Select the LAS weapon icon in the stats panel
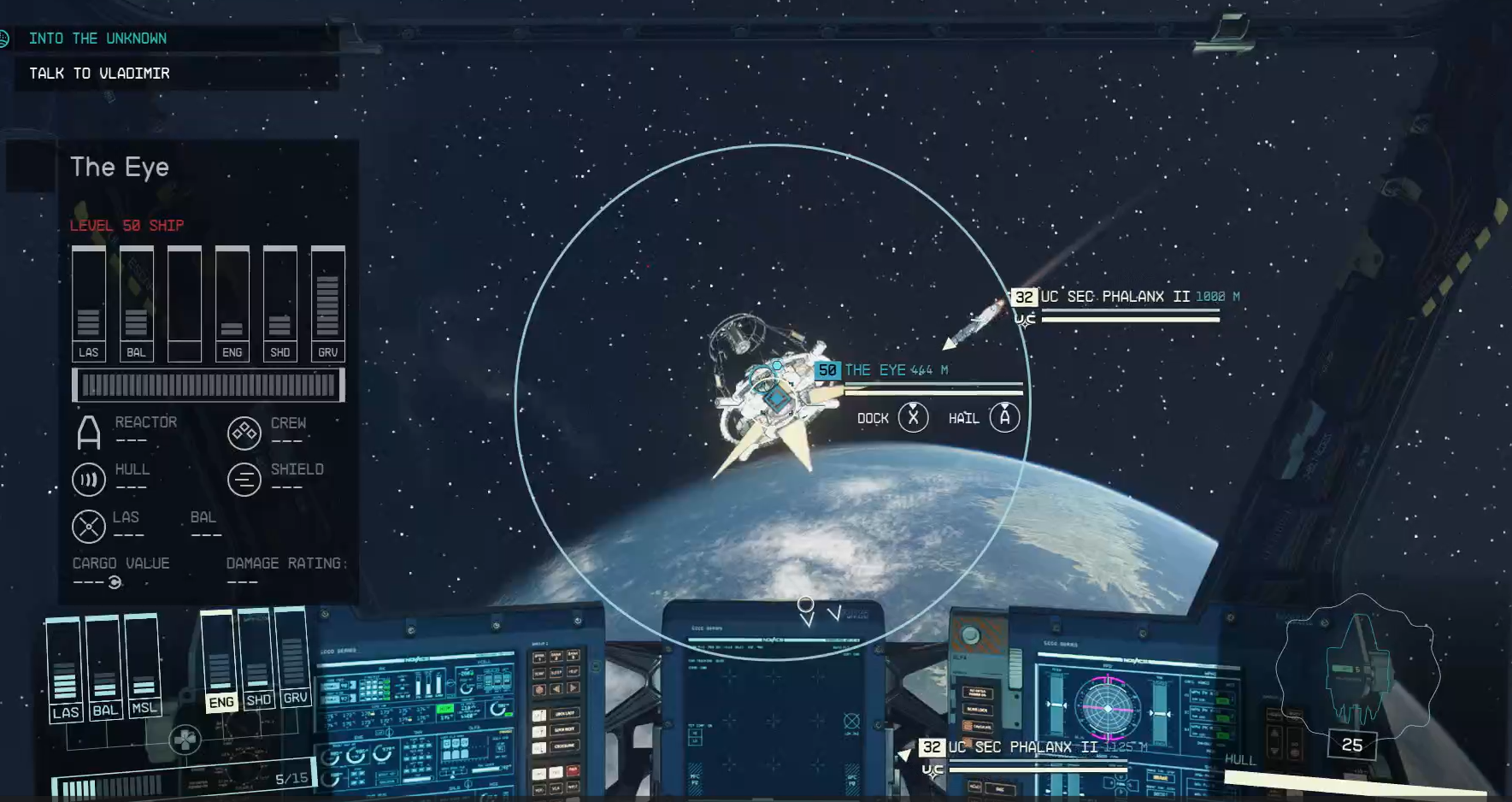Image resolution: width=1512 pixels, height=802 pixels. click(x=88, y=527)
